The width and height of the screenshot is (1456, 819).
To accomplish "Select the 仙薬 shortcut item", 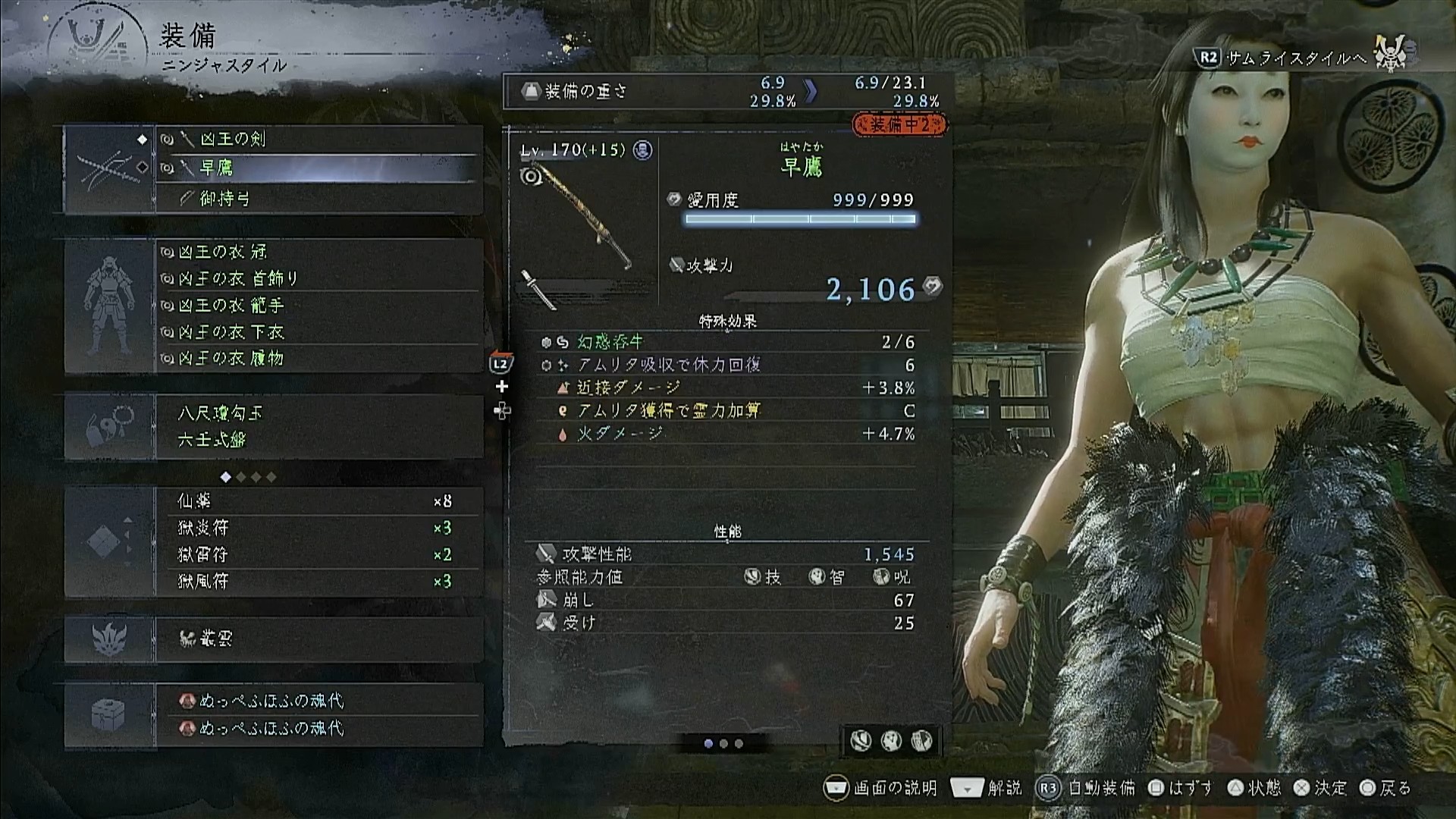I will [318, 501].
